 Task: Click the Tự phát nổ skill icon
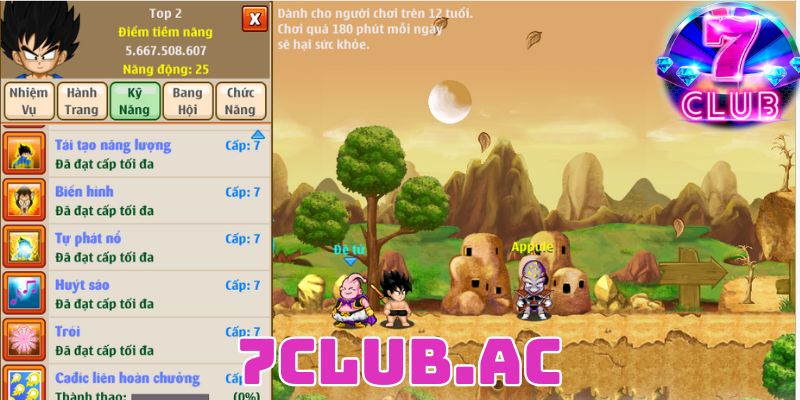(x=23, y=246)
